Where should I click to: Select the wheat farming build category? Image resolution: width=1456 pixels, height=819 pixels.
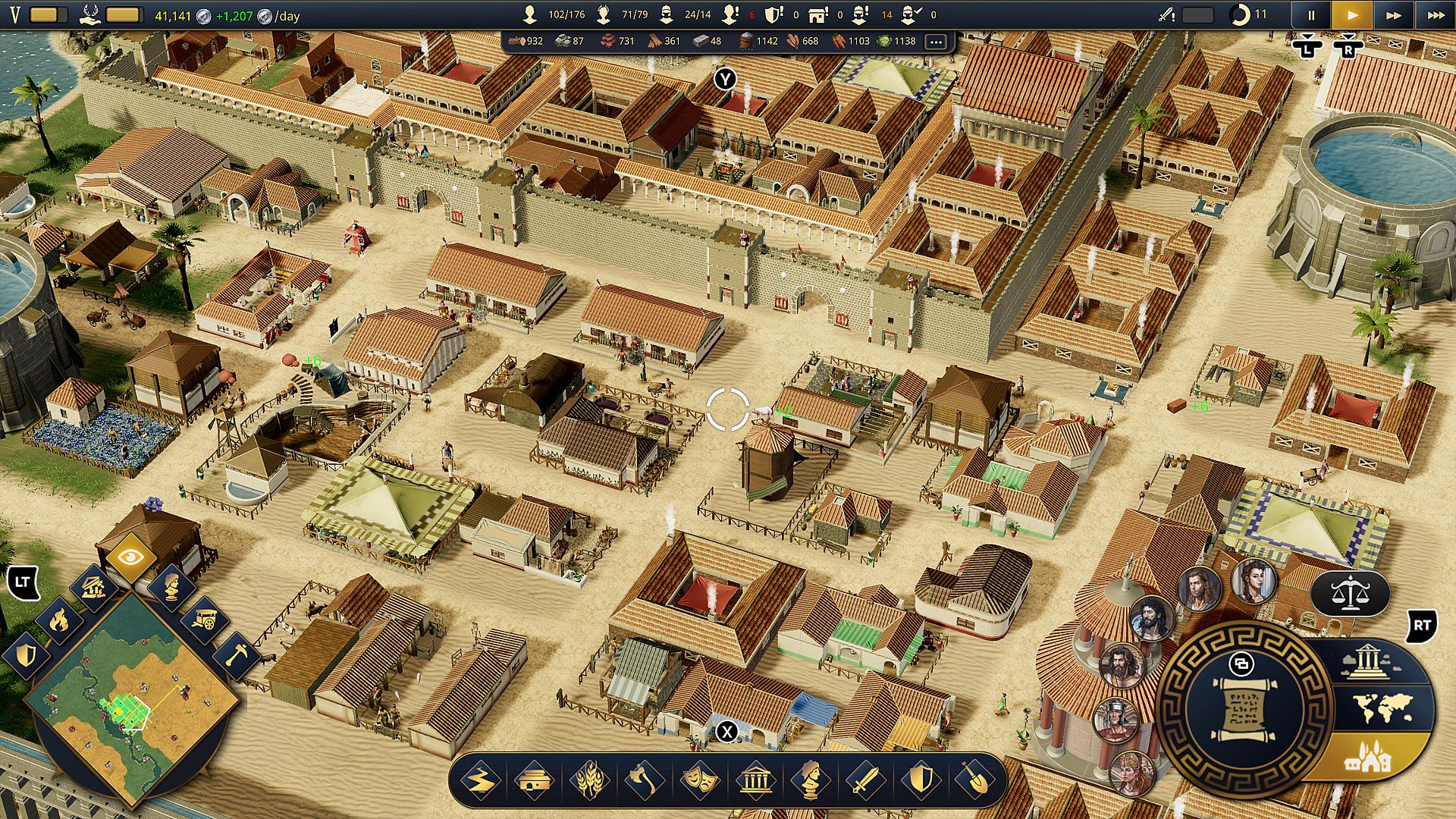pos(590,780)
